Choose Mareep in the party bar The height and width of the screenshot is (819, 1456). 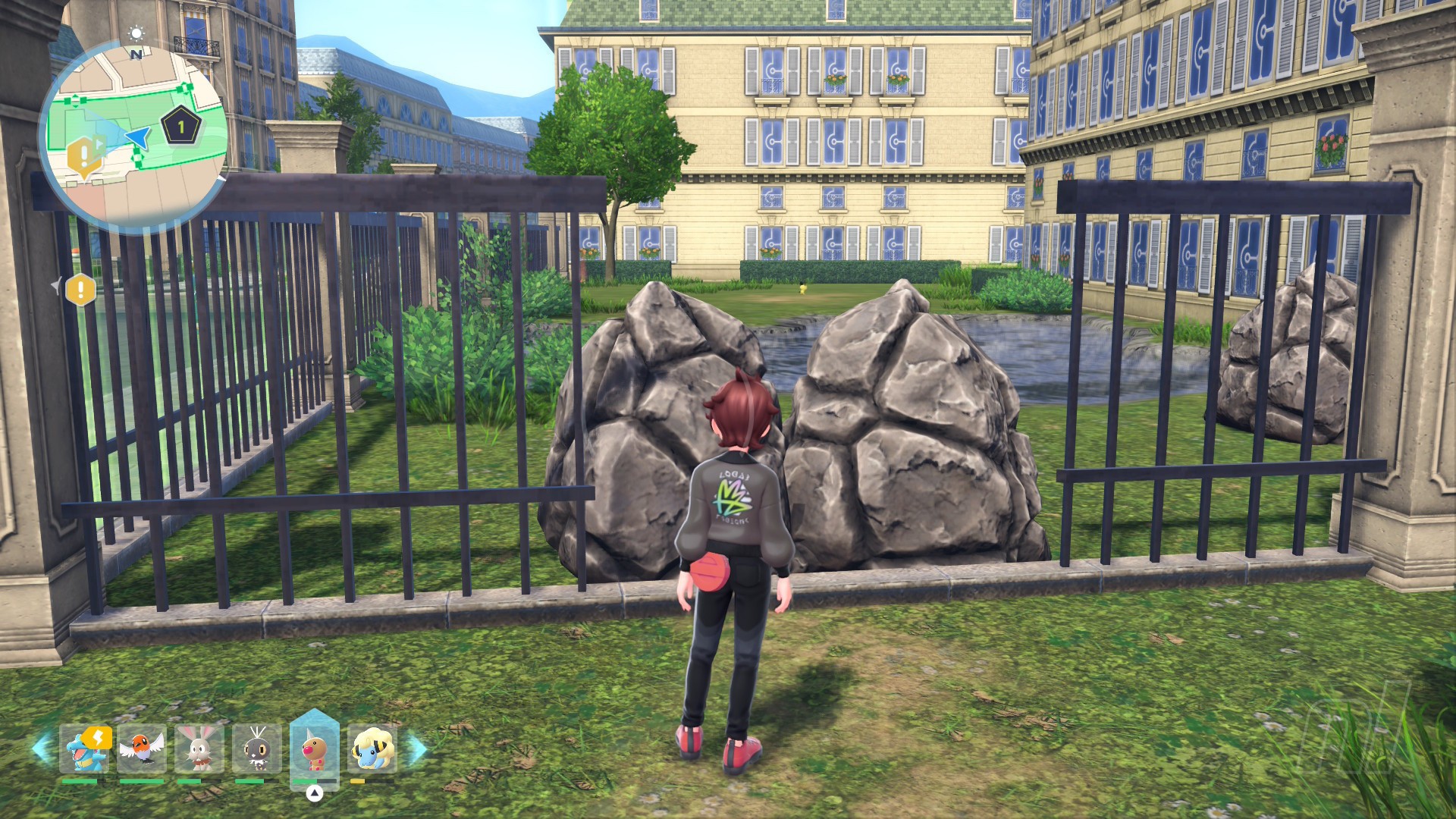tap(372, 748)
